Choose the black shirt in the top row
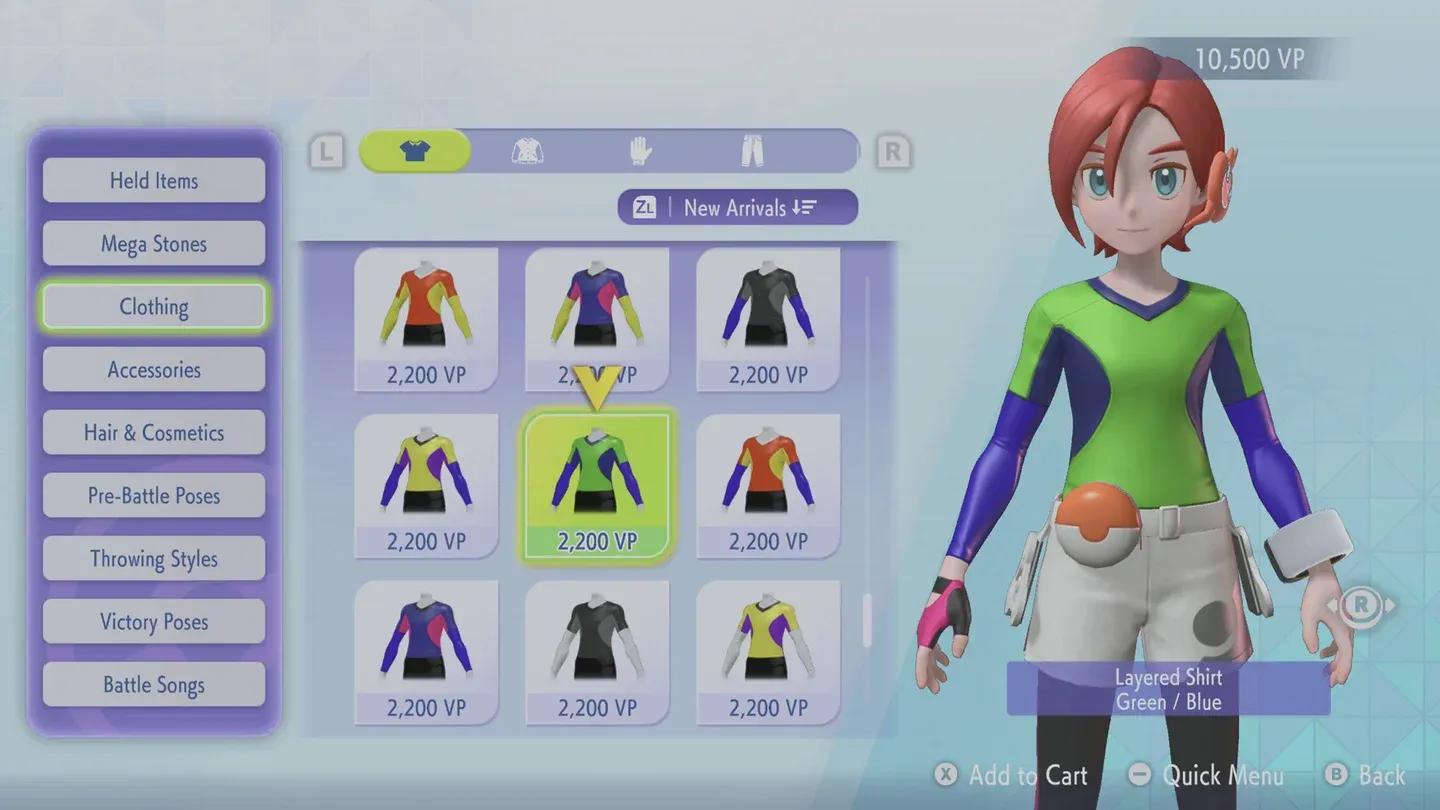This screenshot has height=810, width=1440. coord(767,315)
